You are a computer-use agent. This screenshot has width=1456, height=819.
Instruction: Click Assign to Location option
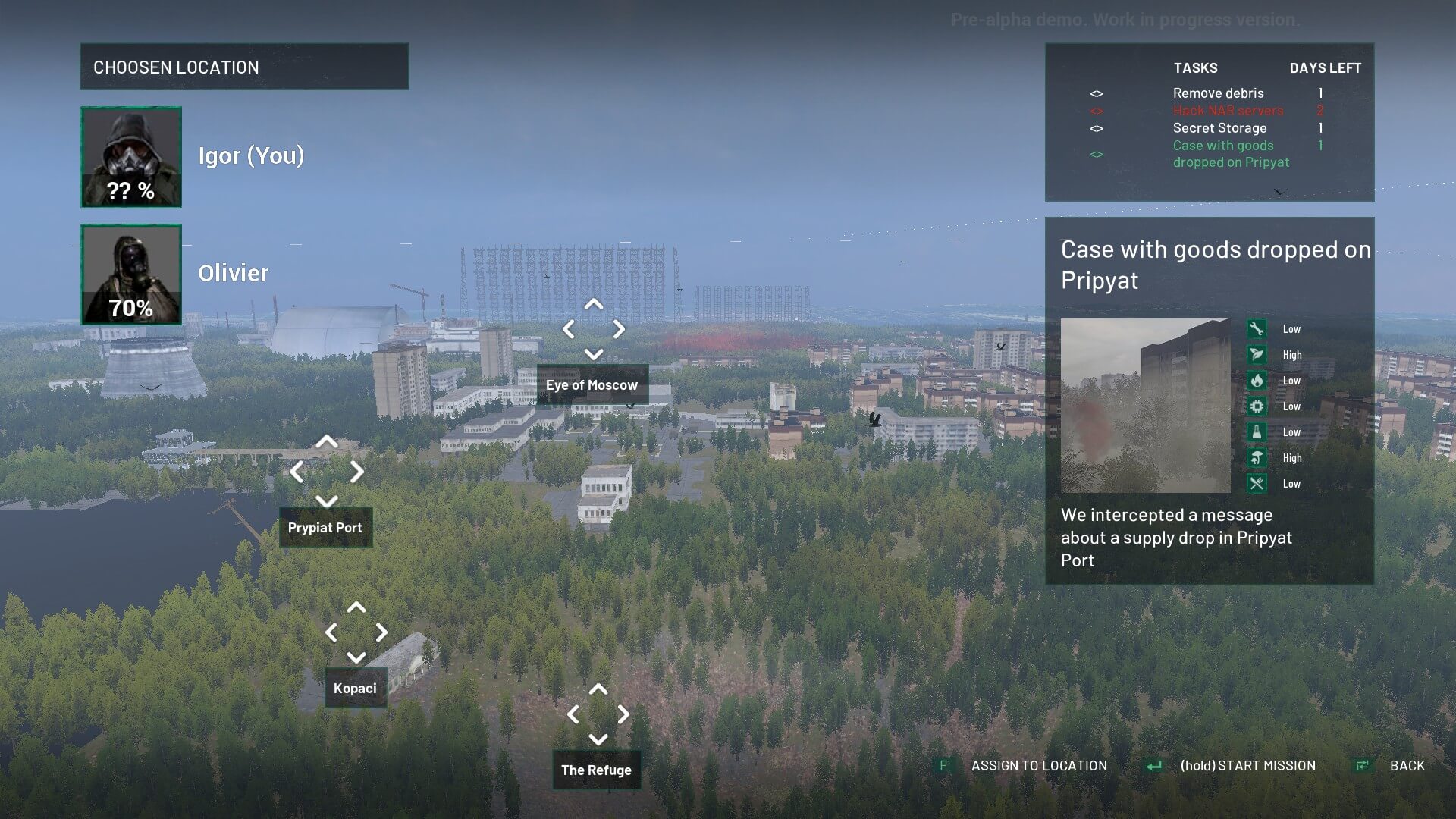point(1038,766)
